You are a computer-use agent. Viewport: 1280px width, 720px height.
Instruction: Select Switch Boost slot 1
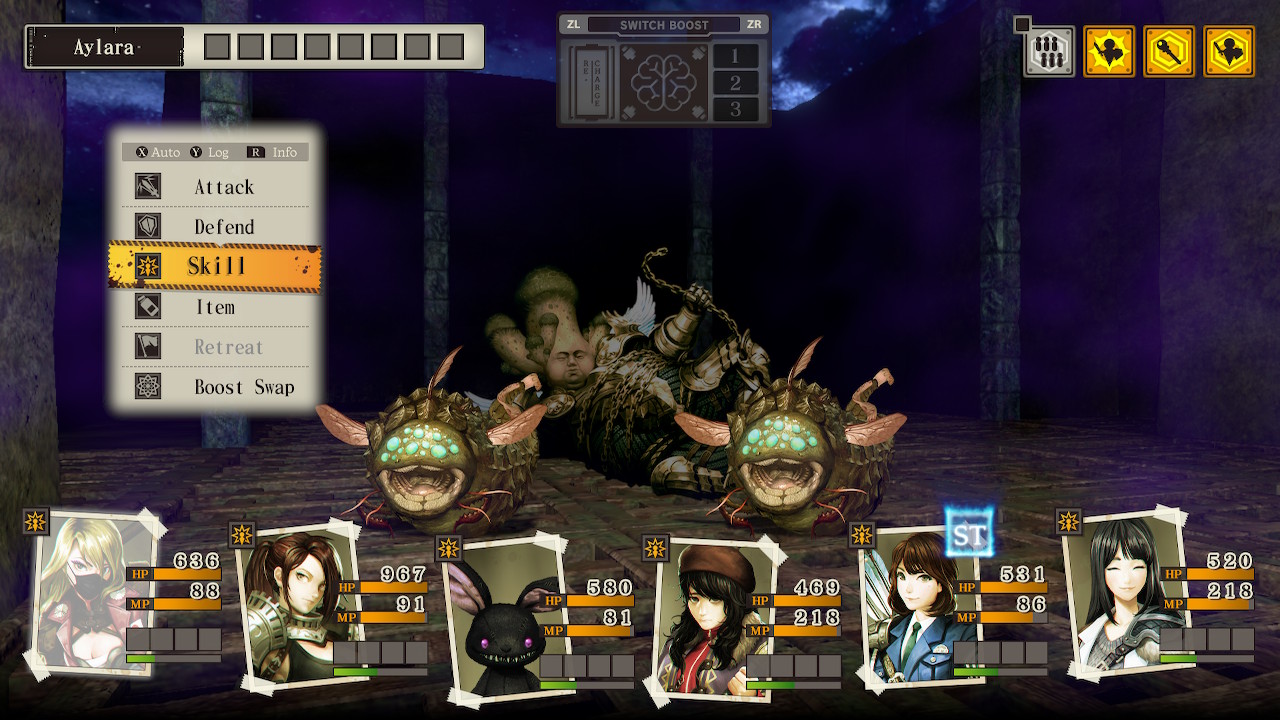click(x=735, y=56)
